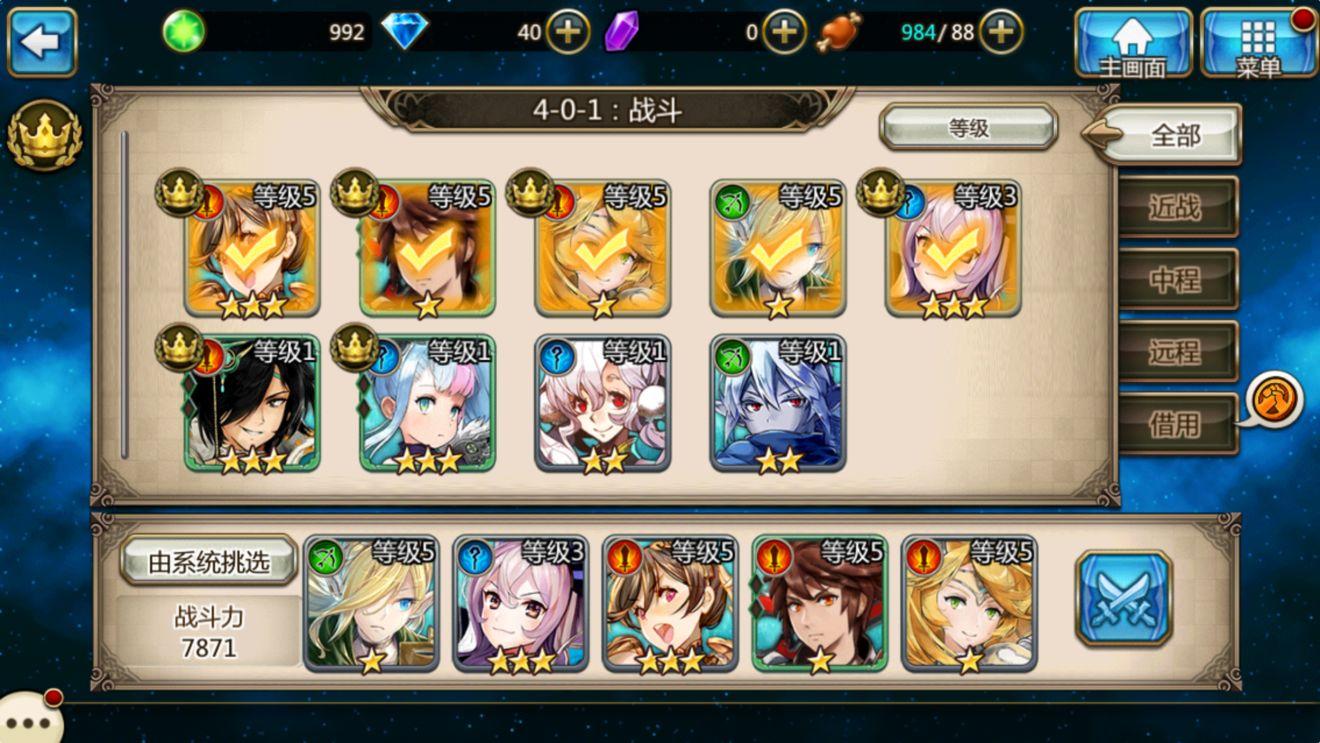Let the system pick with 由系统挑选
This screenshot has width=1320, height=743.
pyautogui.click(x=209, y=561)
